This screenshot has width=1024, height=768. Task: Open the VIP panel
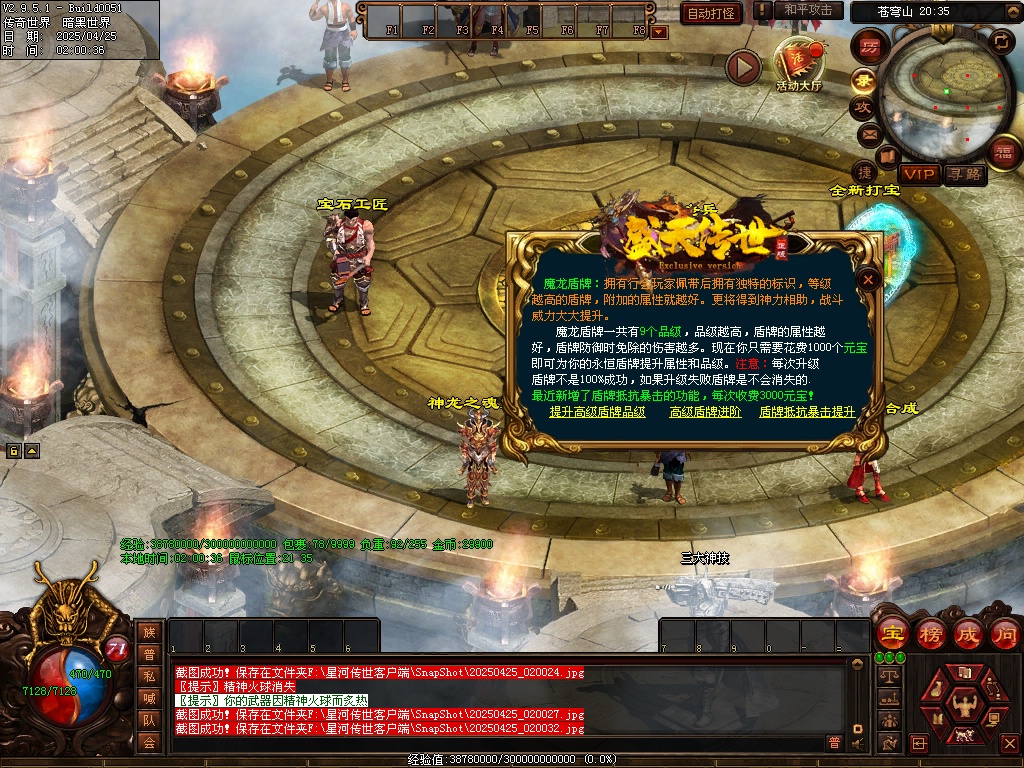point(919,174)
